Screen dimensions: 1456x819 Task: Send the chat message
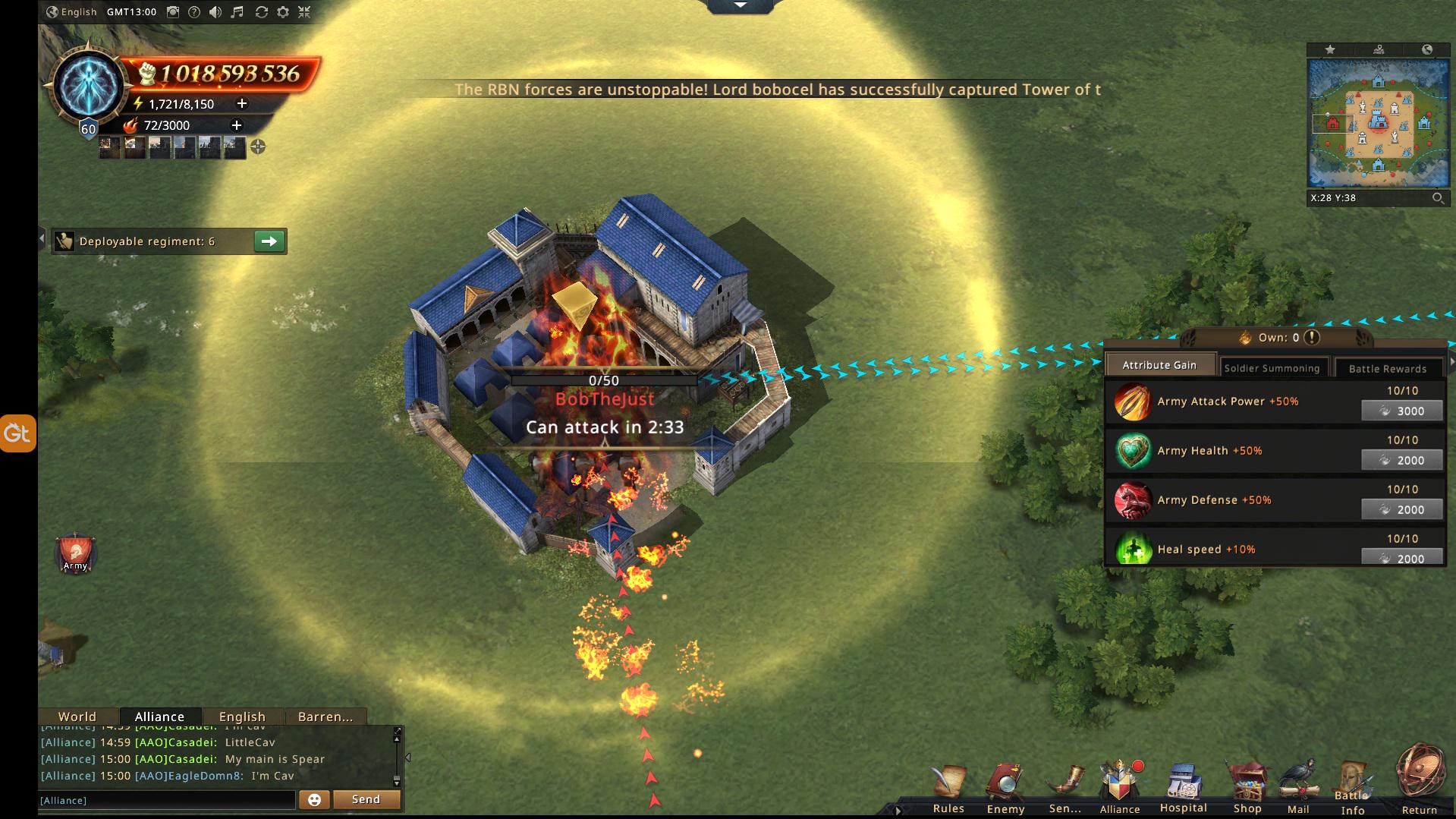click(366, 799)
